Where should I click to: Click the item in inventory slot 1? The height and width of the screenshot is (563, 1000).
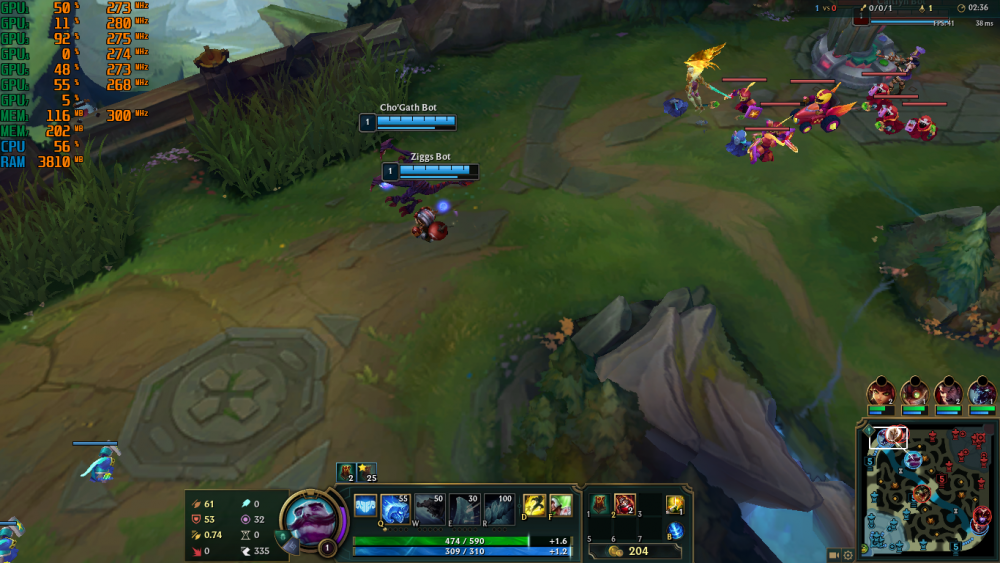(x=600, y=504)
